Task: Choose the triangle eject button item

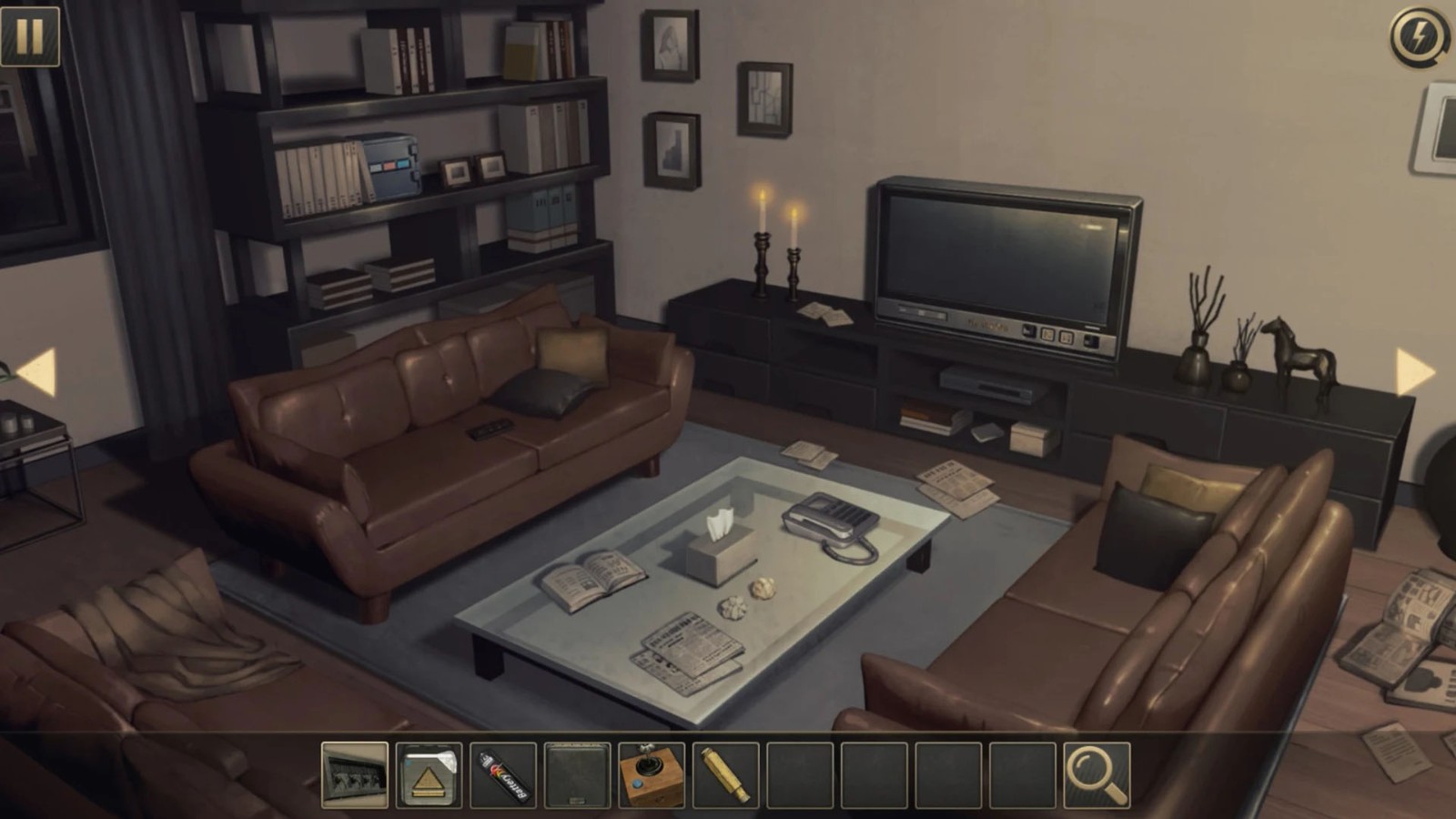Action: (429, 775)
